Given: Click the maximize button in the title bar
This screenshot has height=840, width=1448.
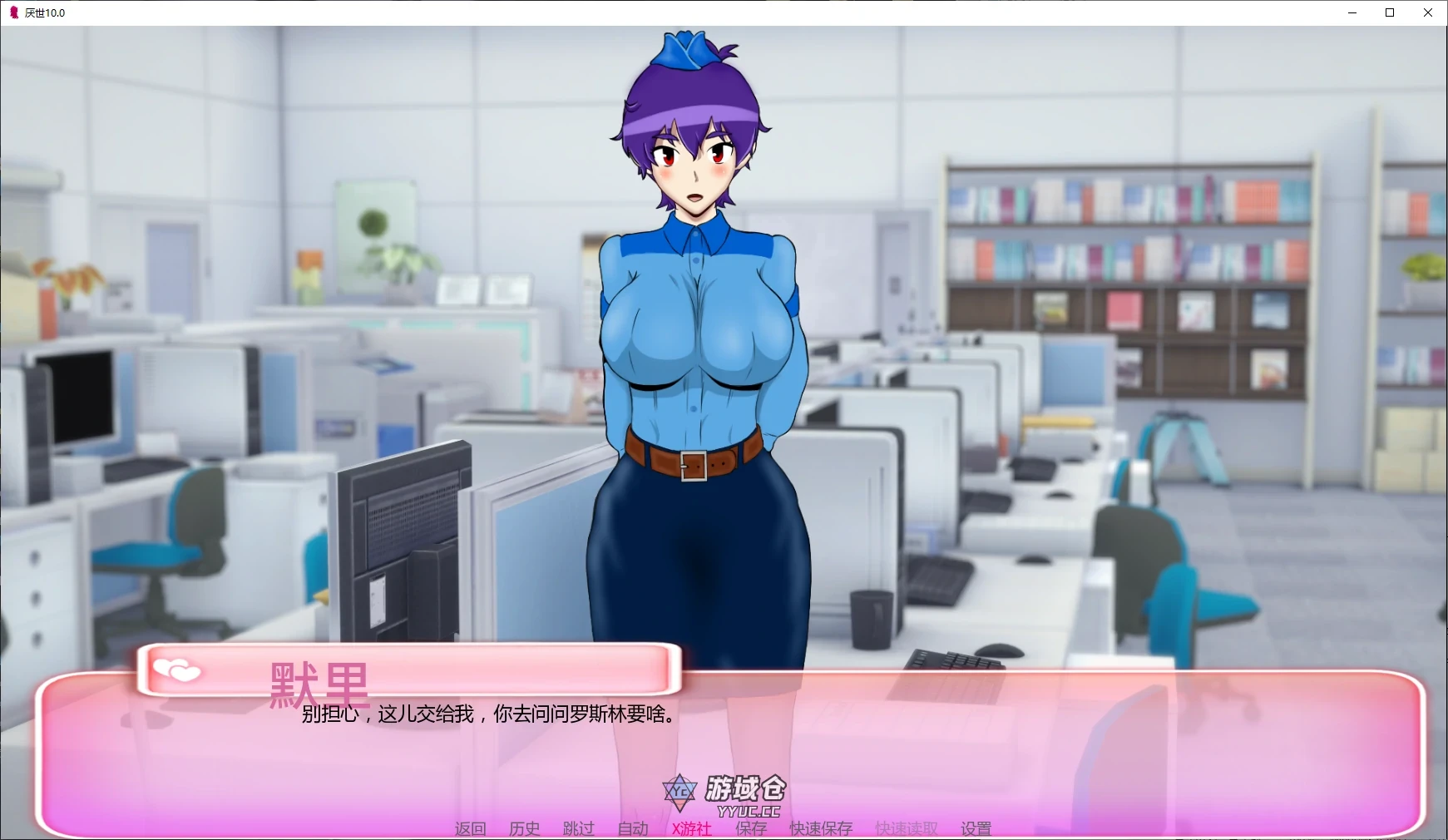Looking at the screenshot, I should (x=1389, y=12).
